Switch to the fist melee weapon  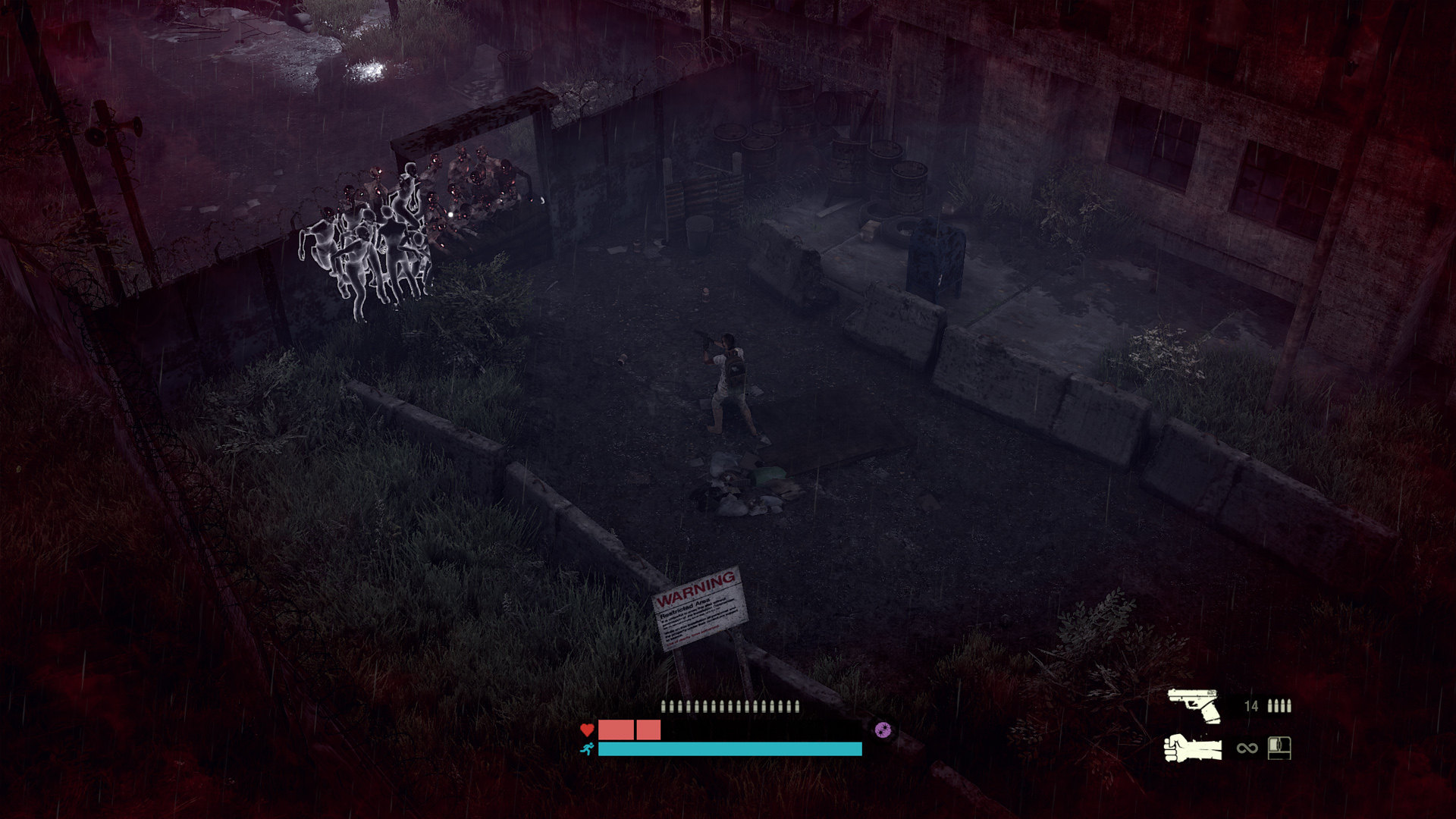pos(1193,748)
